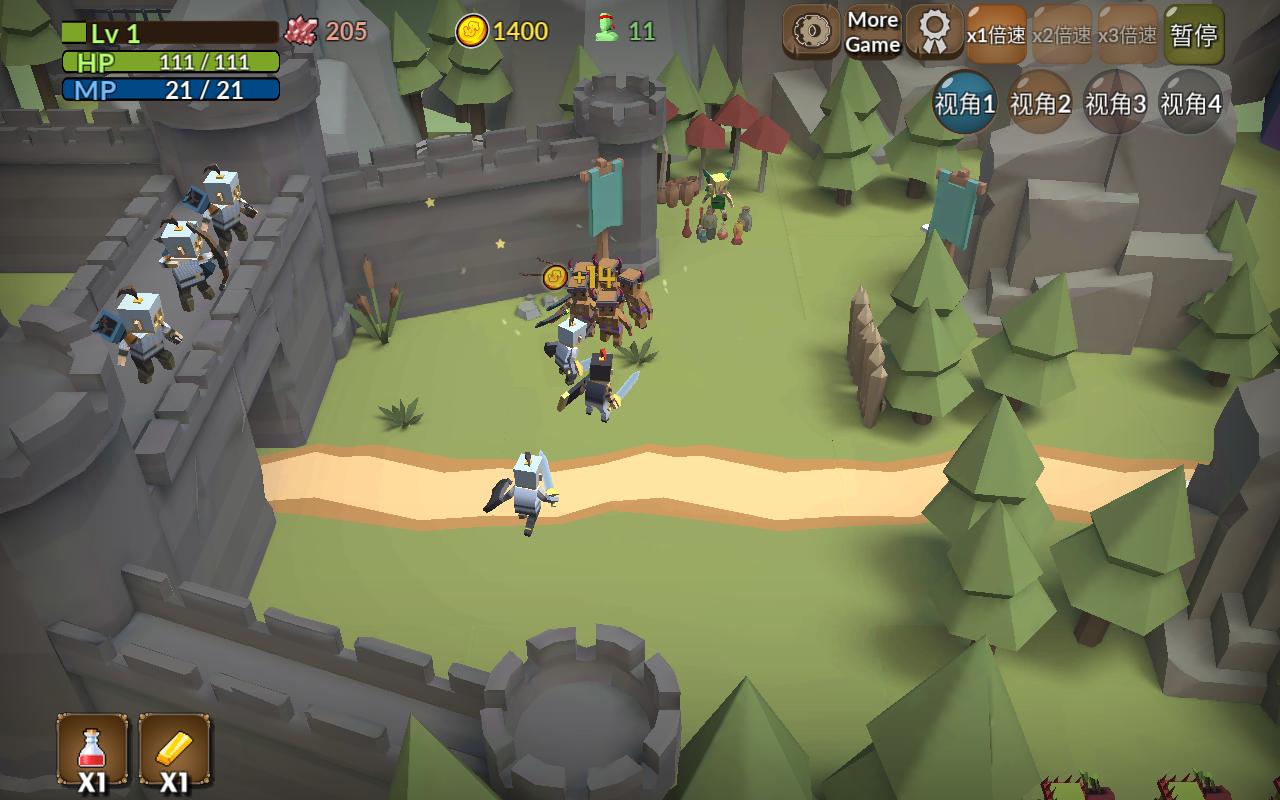
Task: Use the red health potion item
Action: point(92,750)
